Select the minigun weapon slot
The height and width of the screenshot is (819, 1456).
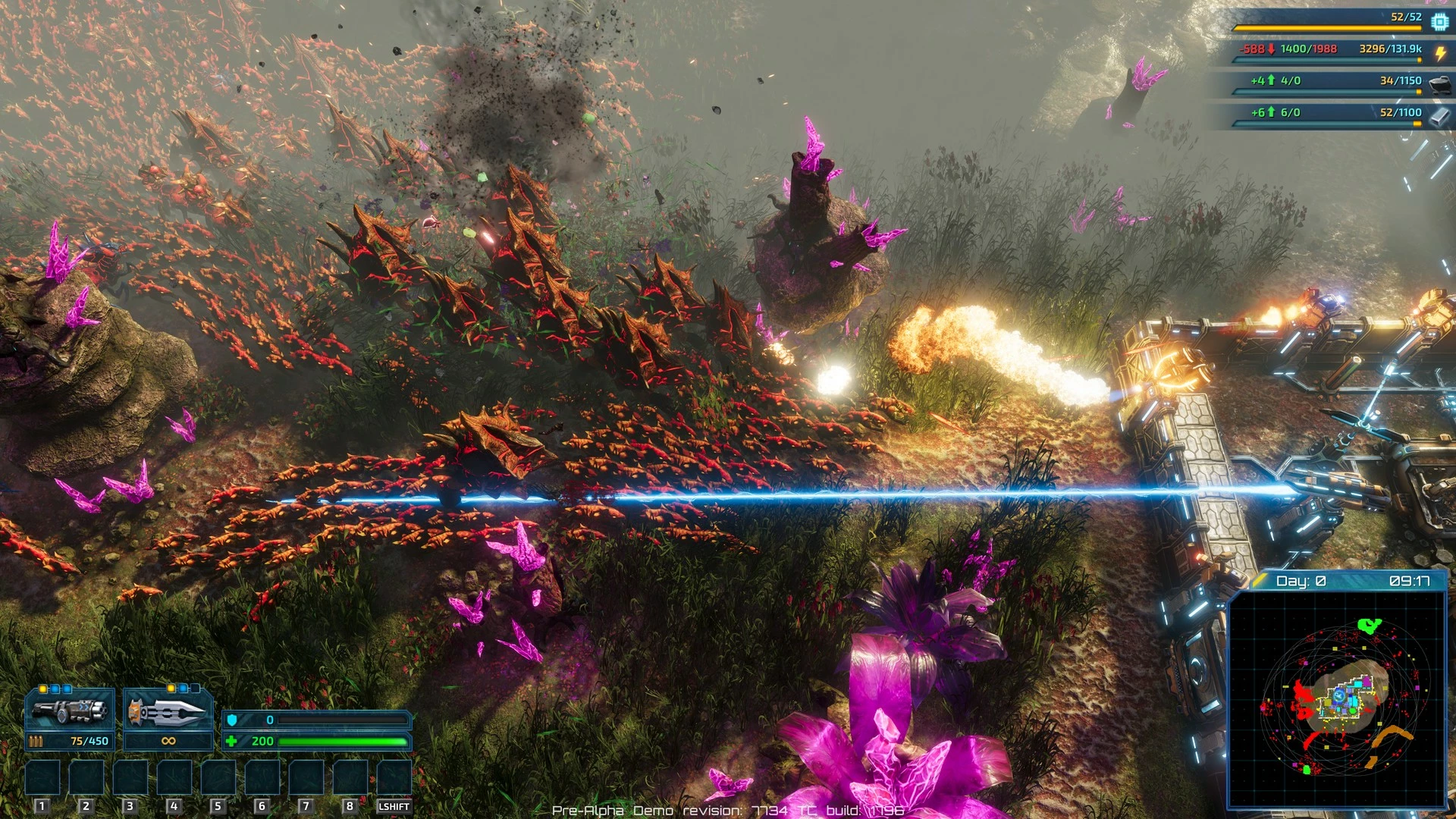click(x=70, y=711)
